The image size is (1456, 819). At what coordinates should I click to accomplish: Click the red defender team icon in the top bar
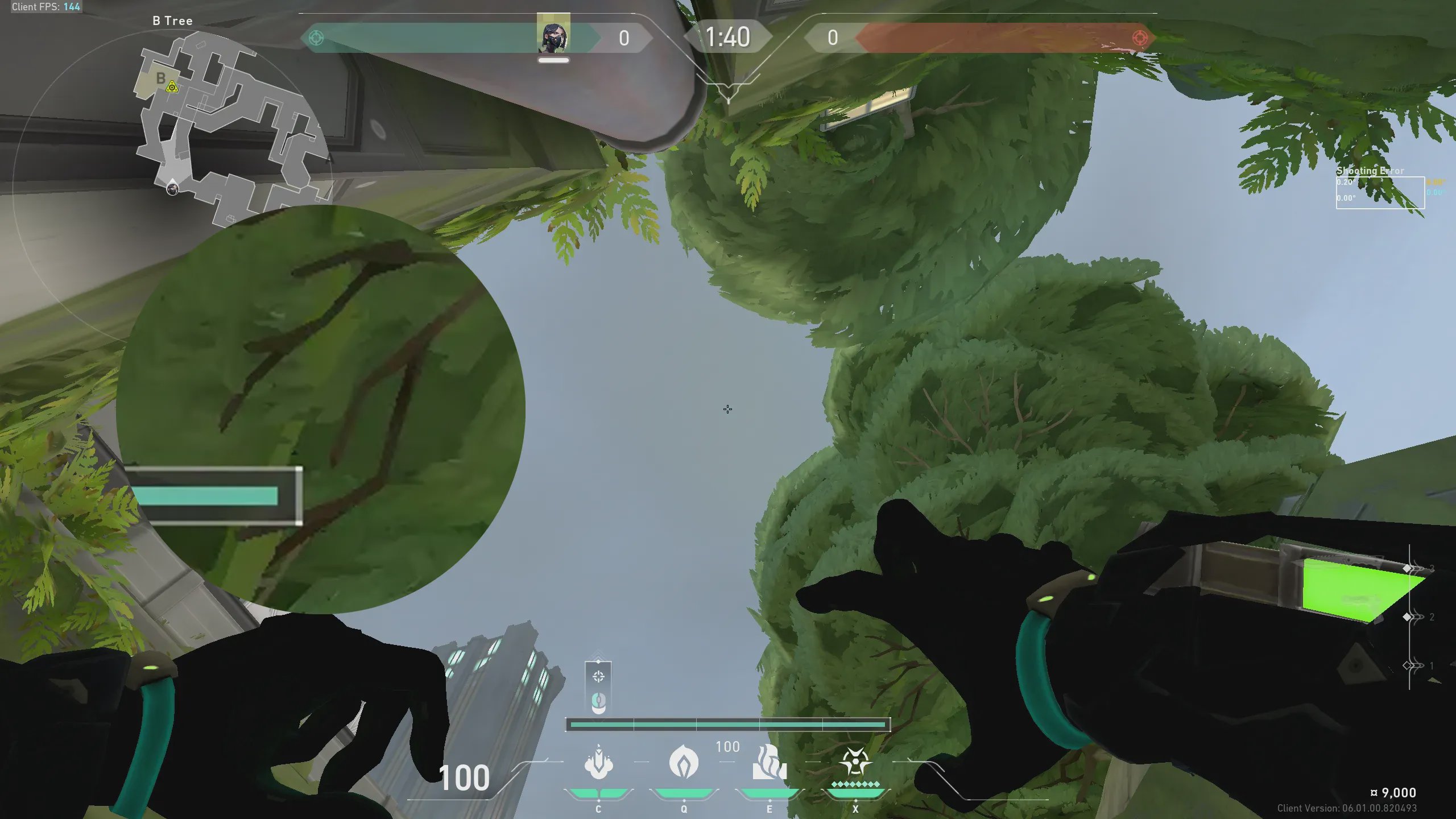click(x=1140, y=38)
